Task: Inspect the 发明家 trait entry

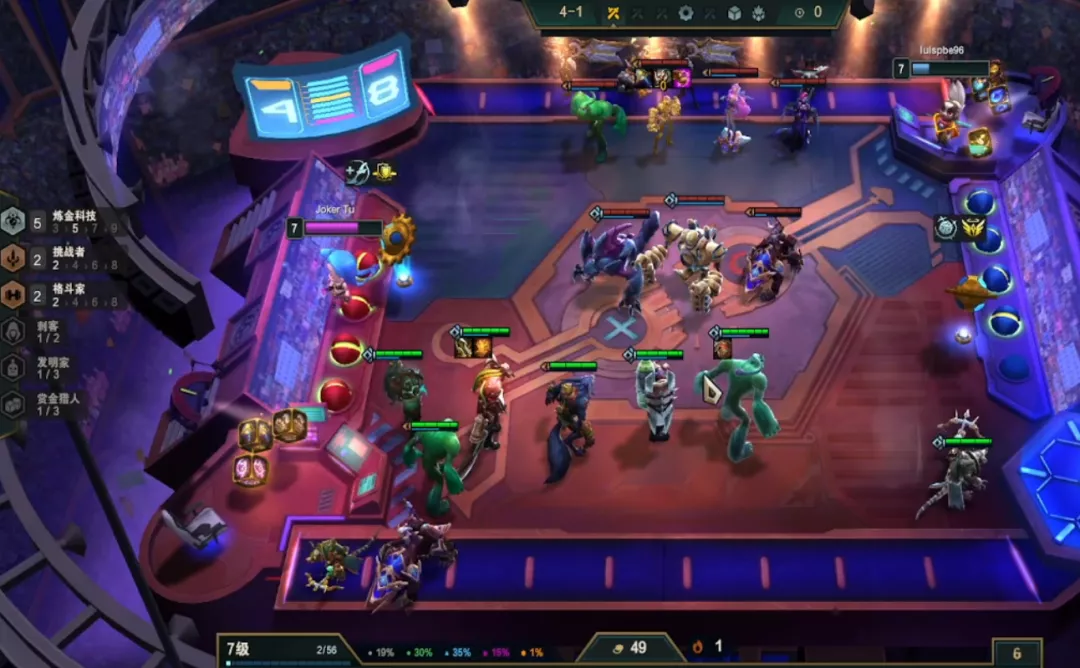Action: pyautogui.click(x=55, y=367)
